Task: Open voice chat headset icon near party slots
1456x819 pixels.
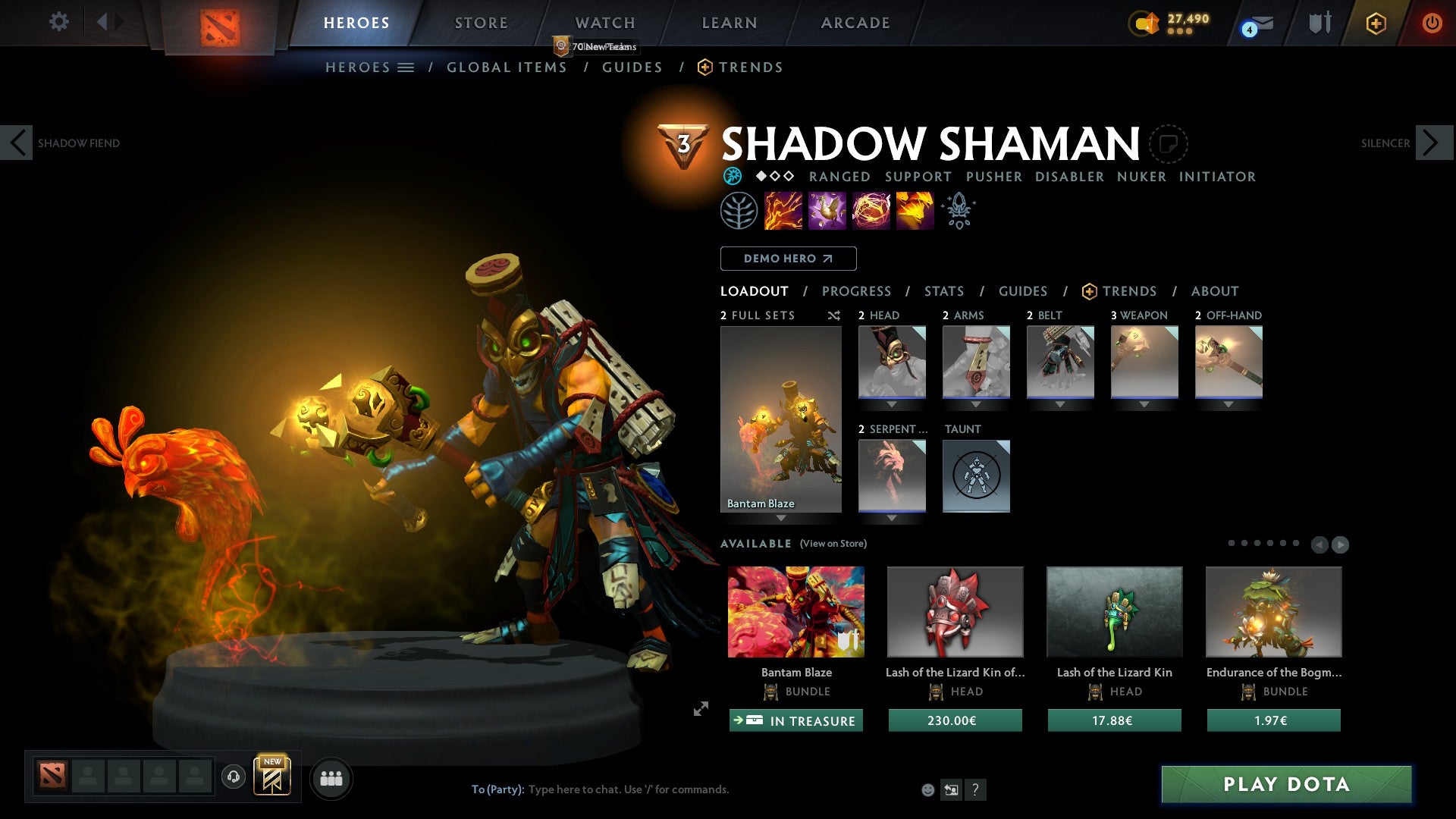Action: click(x=234, y=777)
